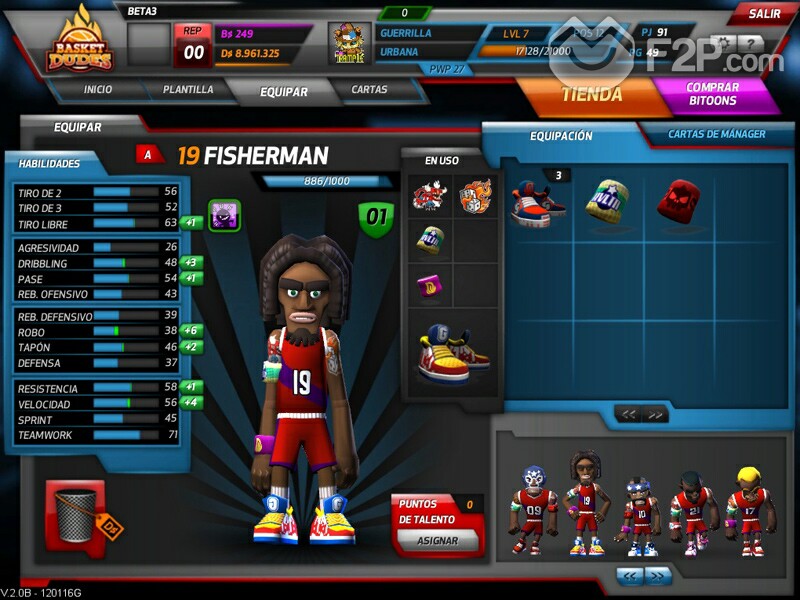Go to next roster page
This screenshot has width=800, height=600.
(x=658, y=575)
